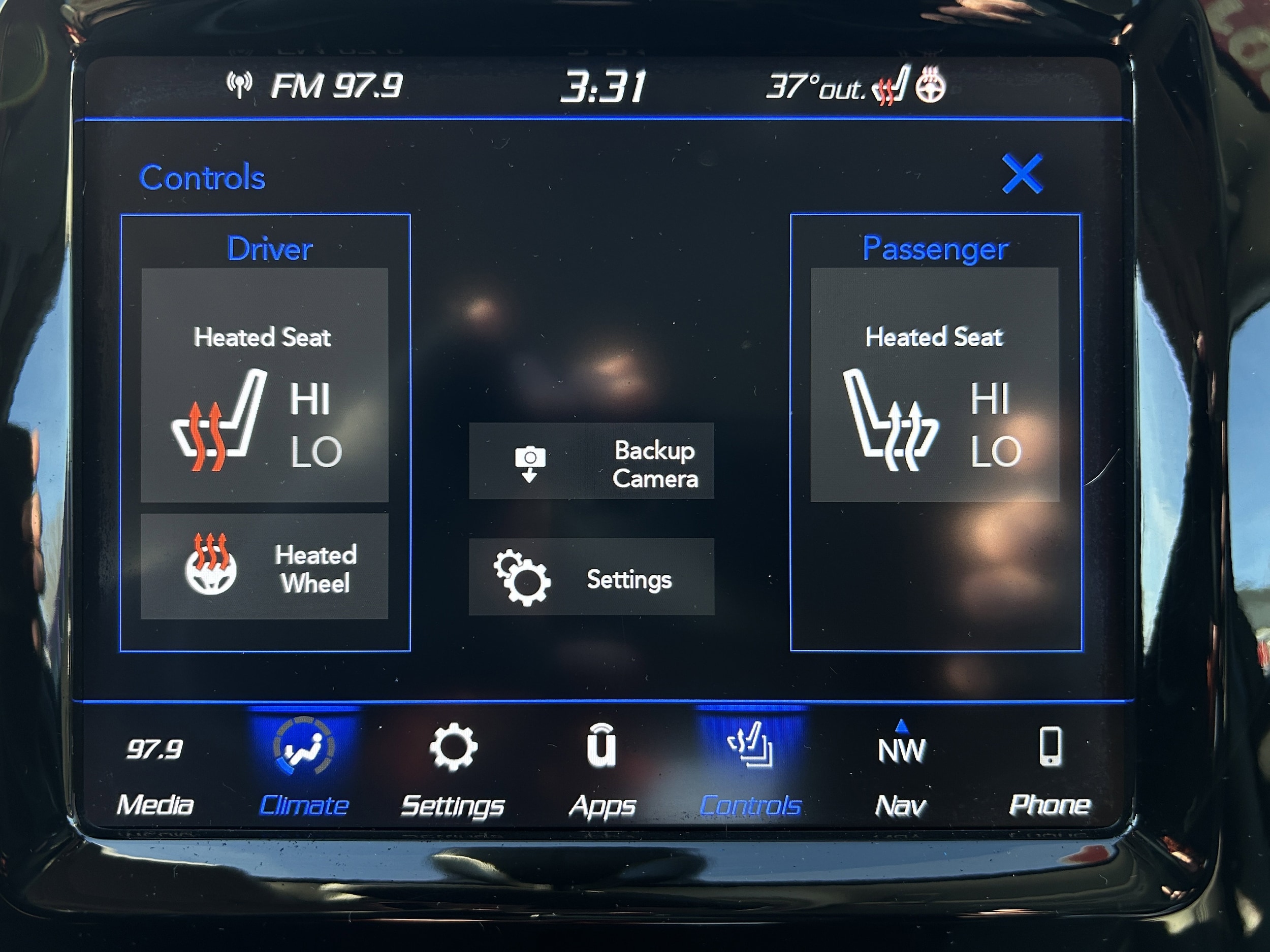Open the Backup Camera view
Screen dimensions: 1270x952
coord(591,462)
